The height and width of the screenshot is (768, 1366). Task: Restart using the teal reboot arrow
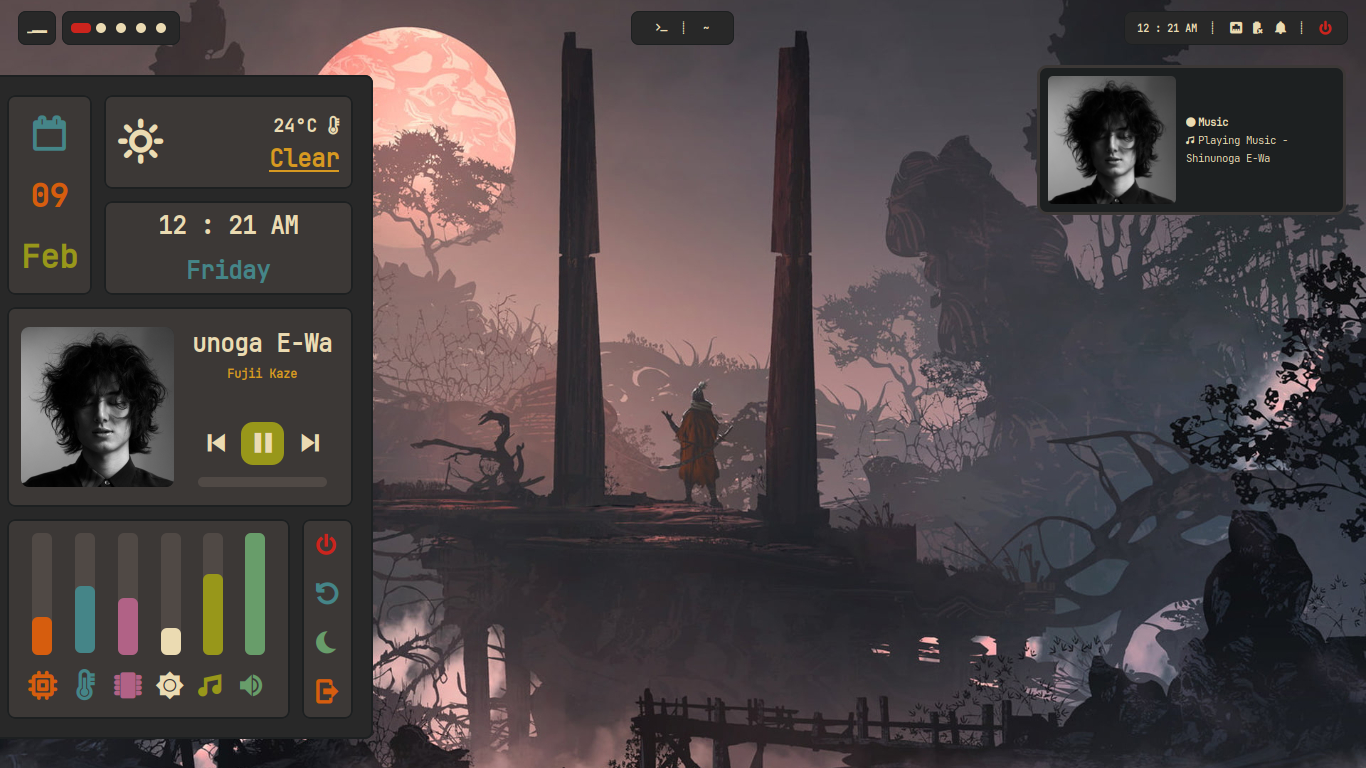327,594
